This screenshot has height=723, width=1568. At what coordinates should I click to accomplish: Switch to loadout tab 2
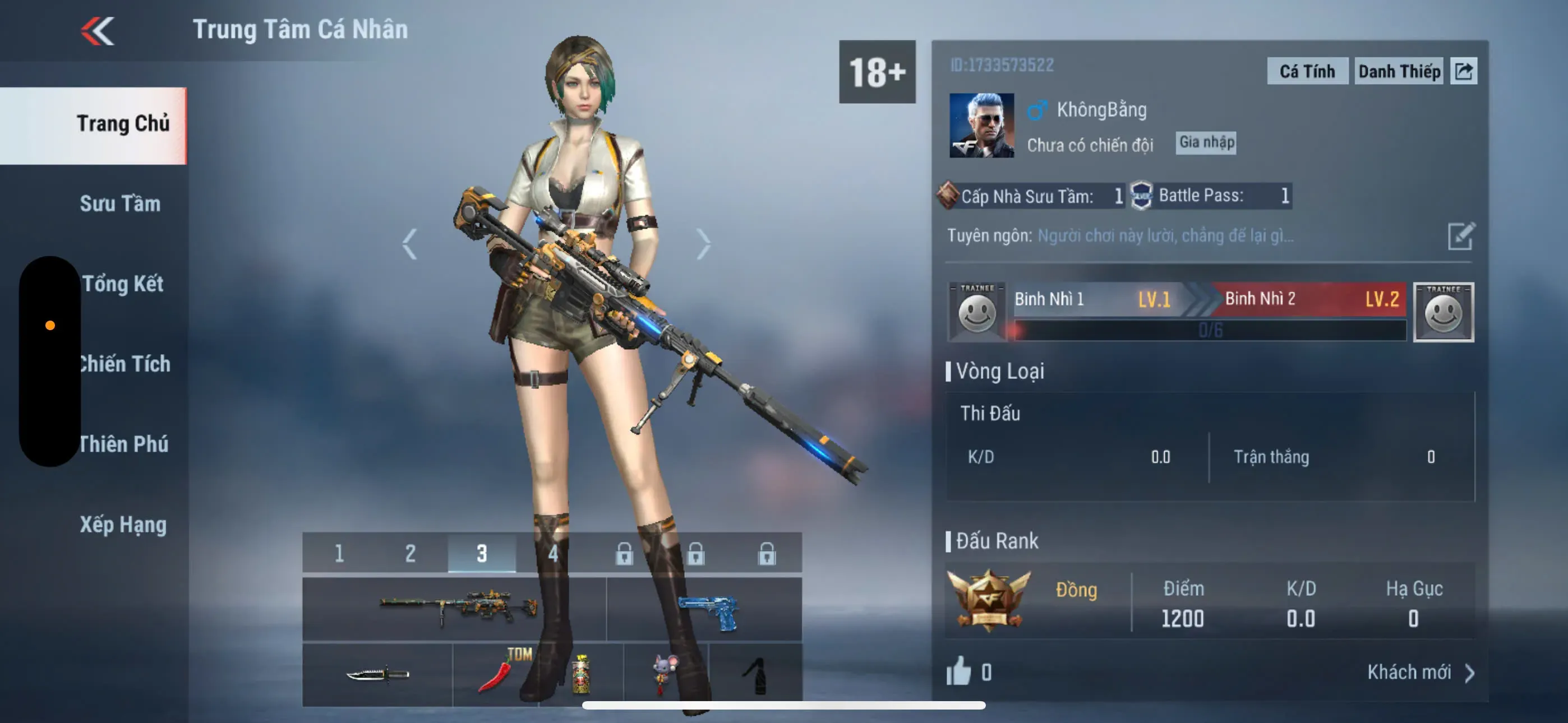[411, 553]
